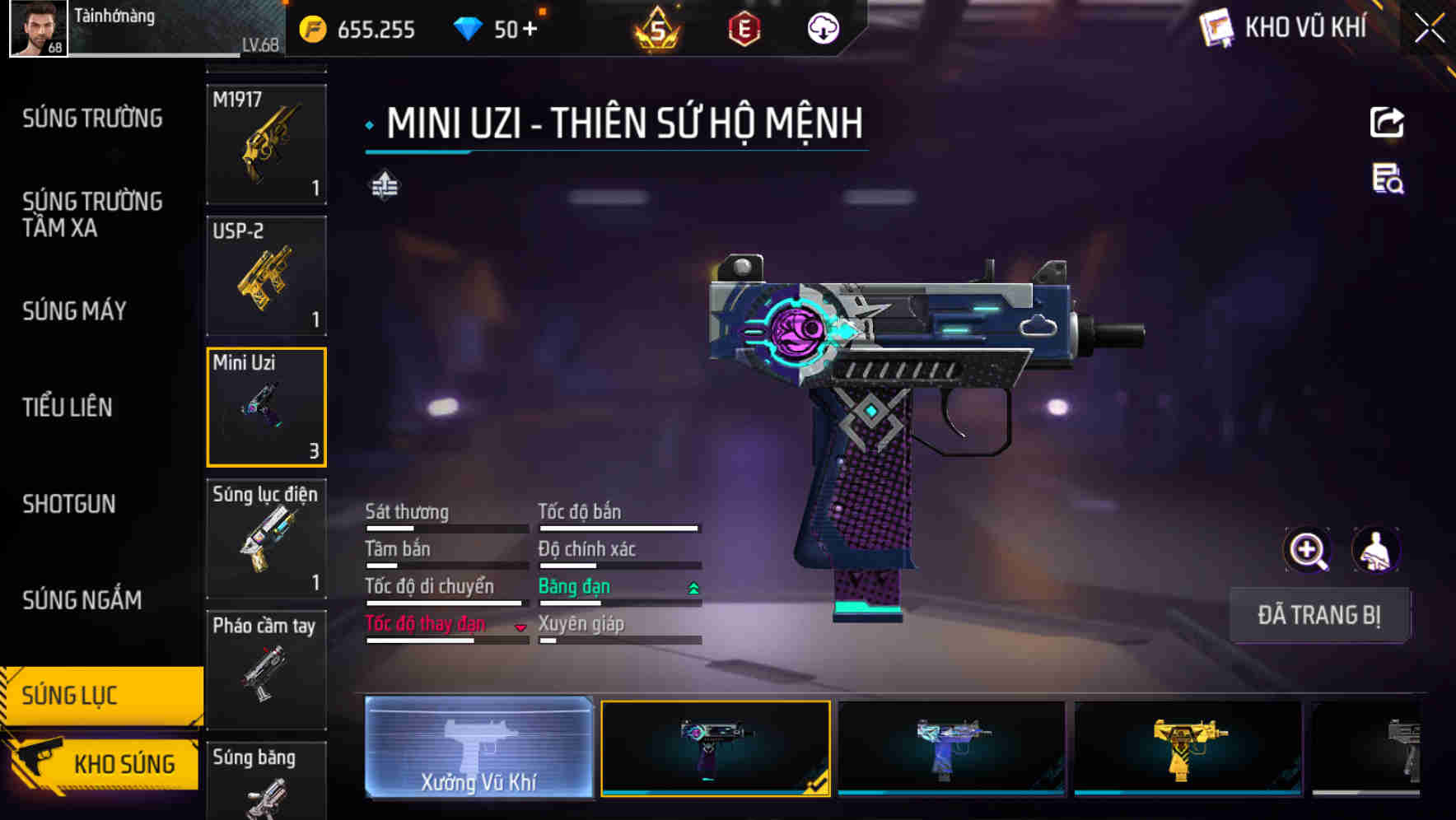Viewport: 1456px width, 820px height.
Task: Open the Súng Ngắm category
Action: [x=82, y=600]
